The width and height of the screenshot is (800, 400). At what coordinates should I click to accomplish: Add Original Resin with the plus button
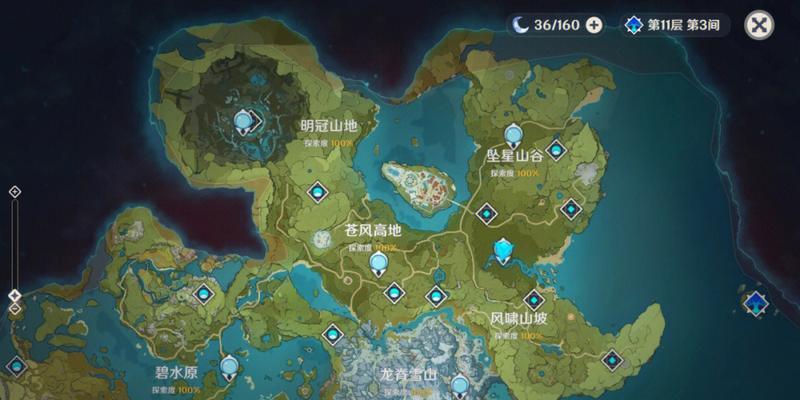coord(594,25)
